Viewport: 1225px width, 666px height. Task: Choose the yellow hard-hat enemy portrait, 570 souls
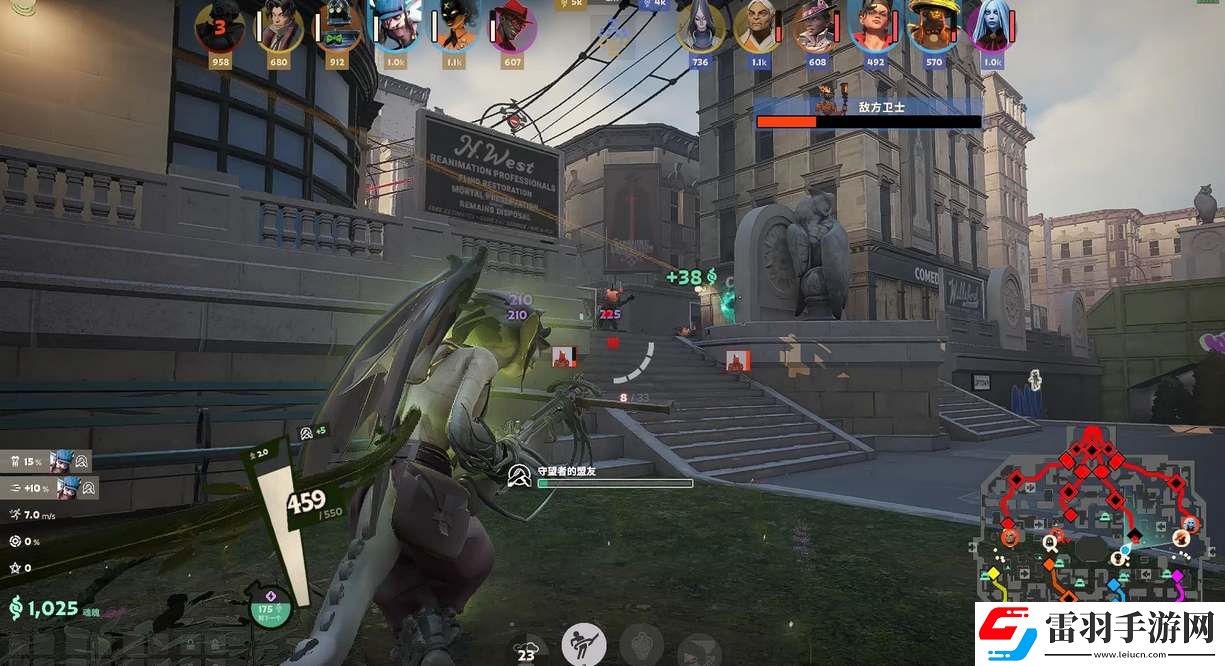click(x=933, y=27)
